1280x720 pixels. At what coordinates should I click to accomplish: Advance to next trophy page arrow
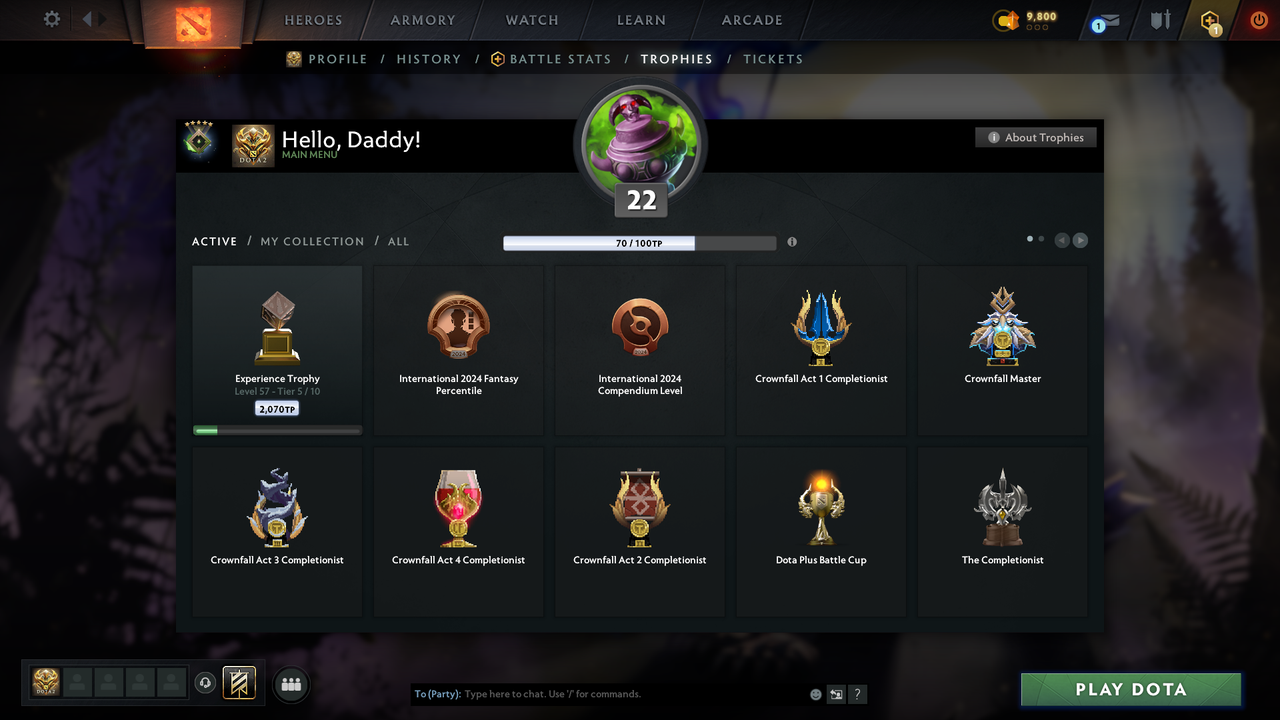coord(1080,240)
